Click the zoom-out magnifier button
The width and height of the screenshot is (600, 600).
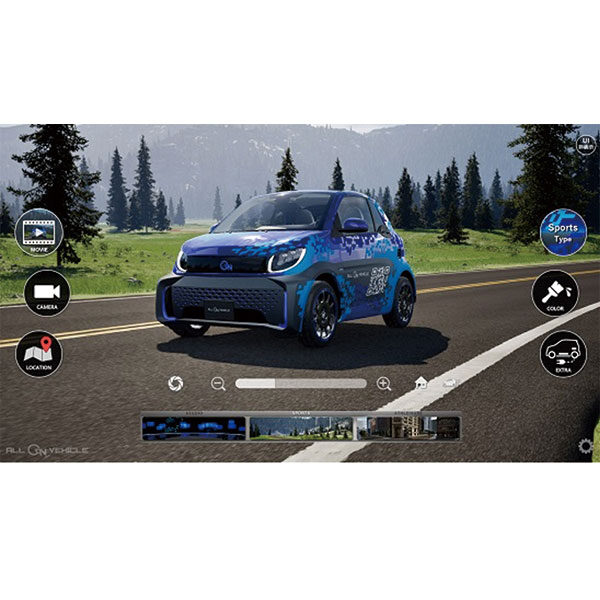pyautogui.click(x=218, y=383)
